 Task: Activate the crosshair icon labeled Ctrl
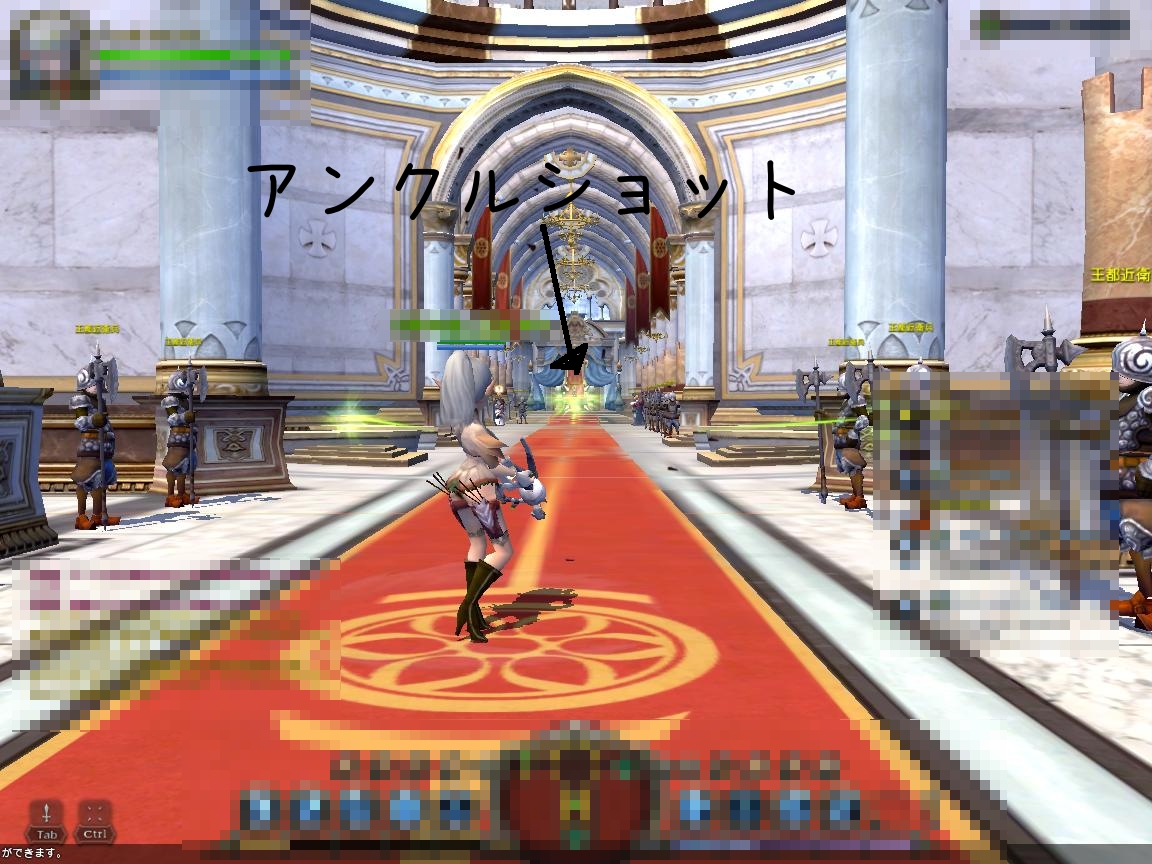tap(95, 813)
